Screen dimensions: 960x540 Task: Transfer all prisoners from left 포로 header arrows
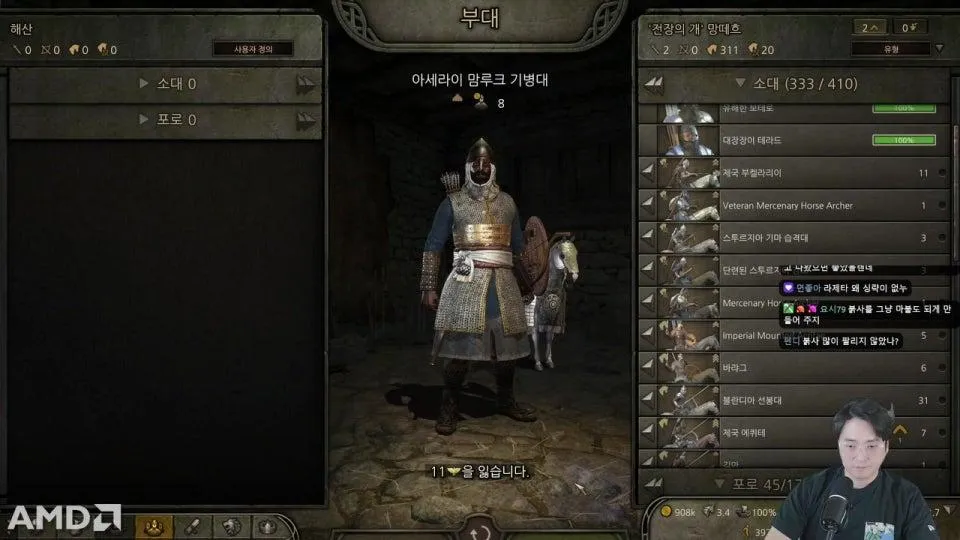click(305, 120)
